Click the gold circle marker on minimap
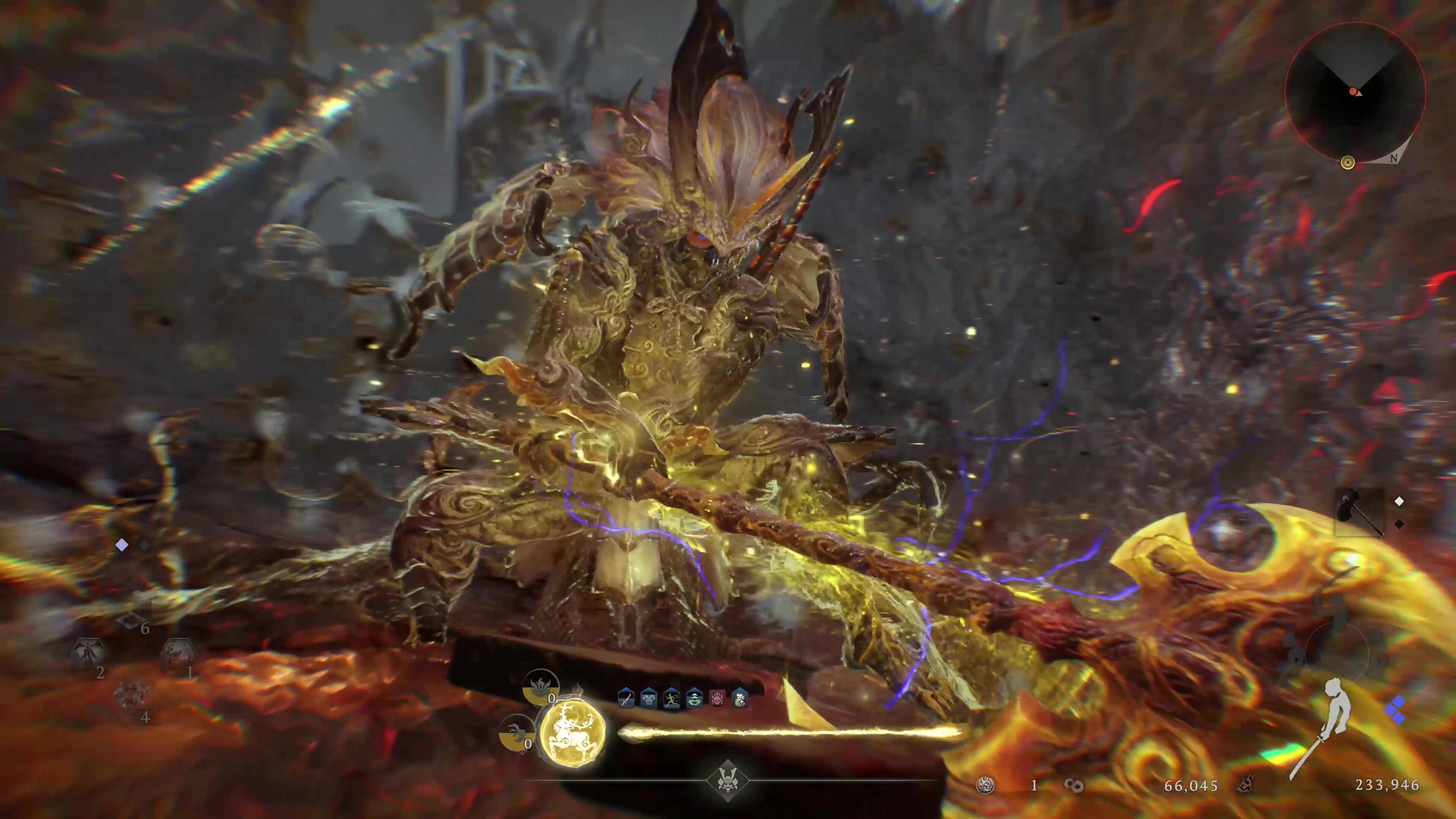Viewport: 1456px width, 819px height. point(1348,163)
